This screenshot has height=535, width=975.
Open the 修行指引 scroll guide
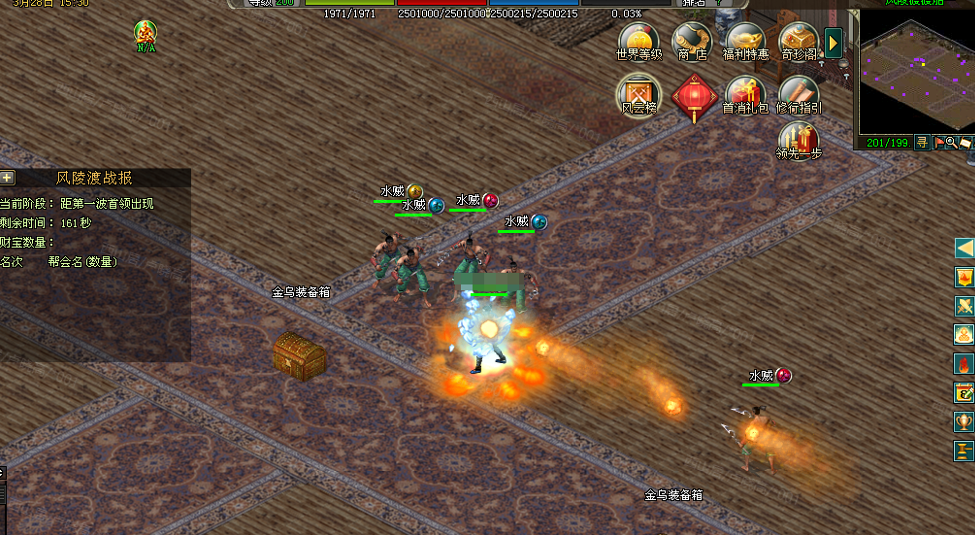tap(798, 94)
